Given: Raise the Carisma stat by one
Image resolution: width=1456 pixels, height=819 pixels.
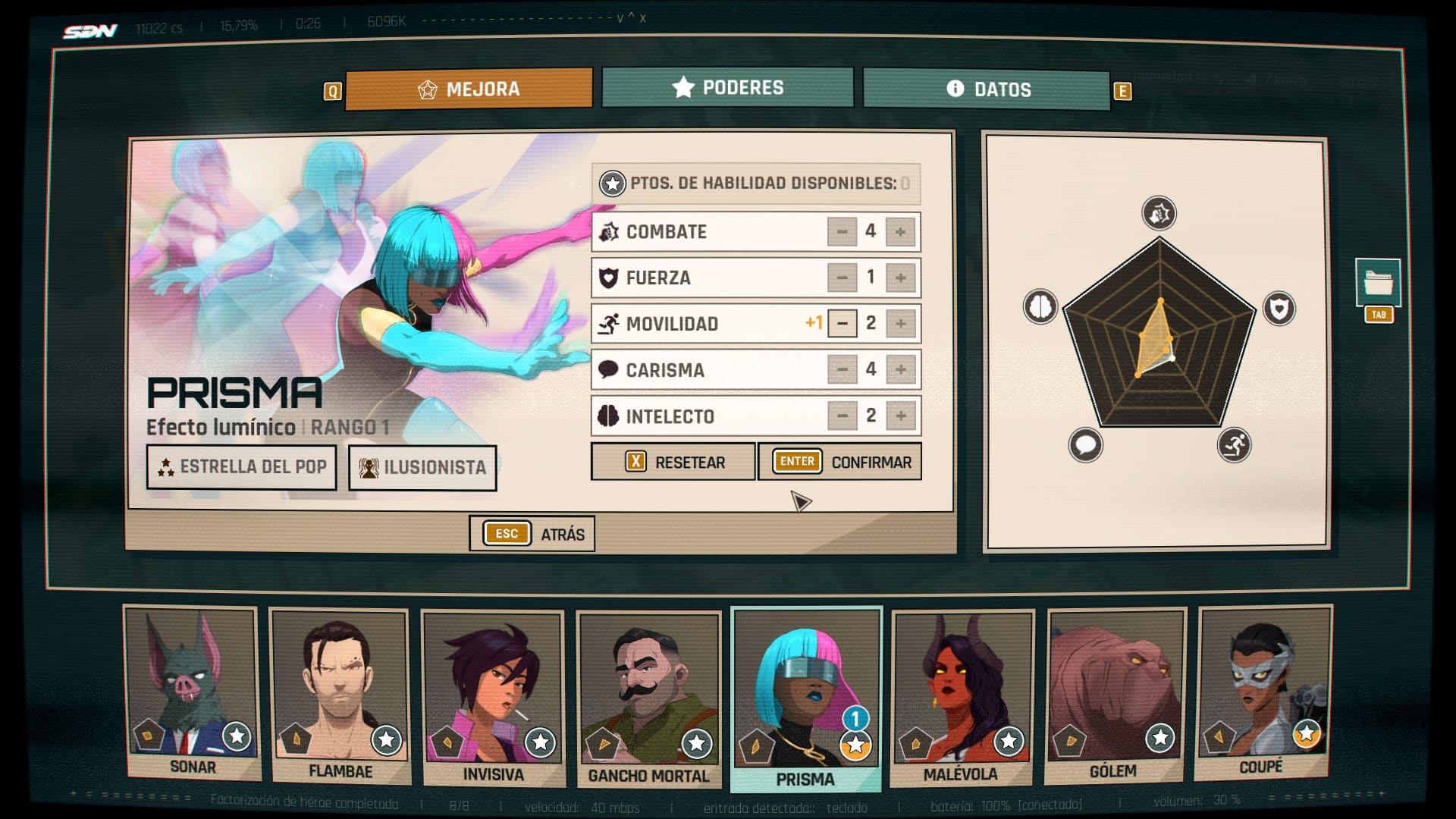Looking at the screenshot, I should point(900,370).
